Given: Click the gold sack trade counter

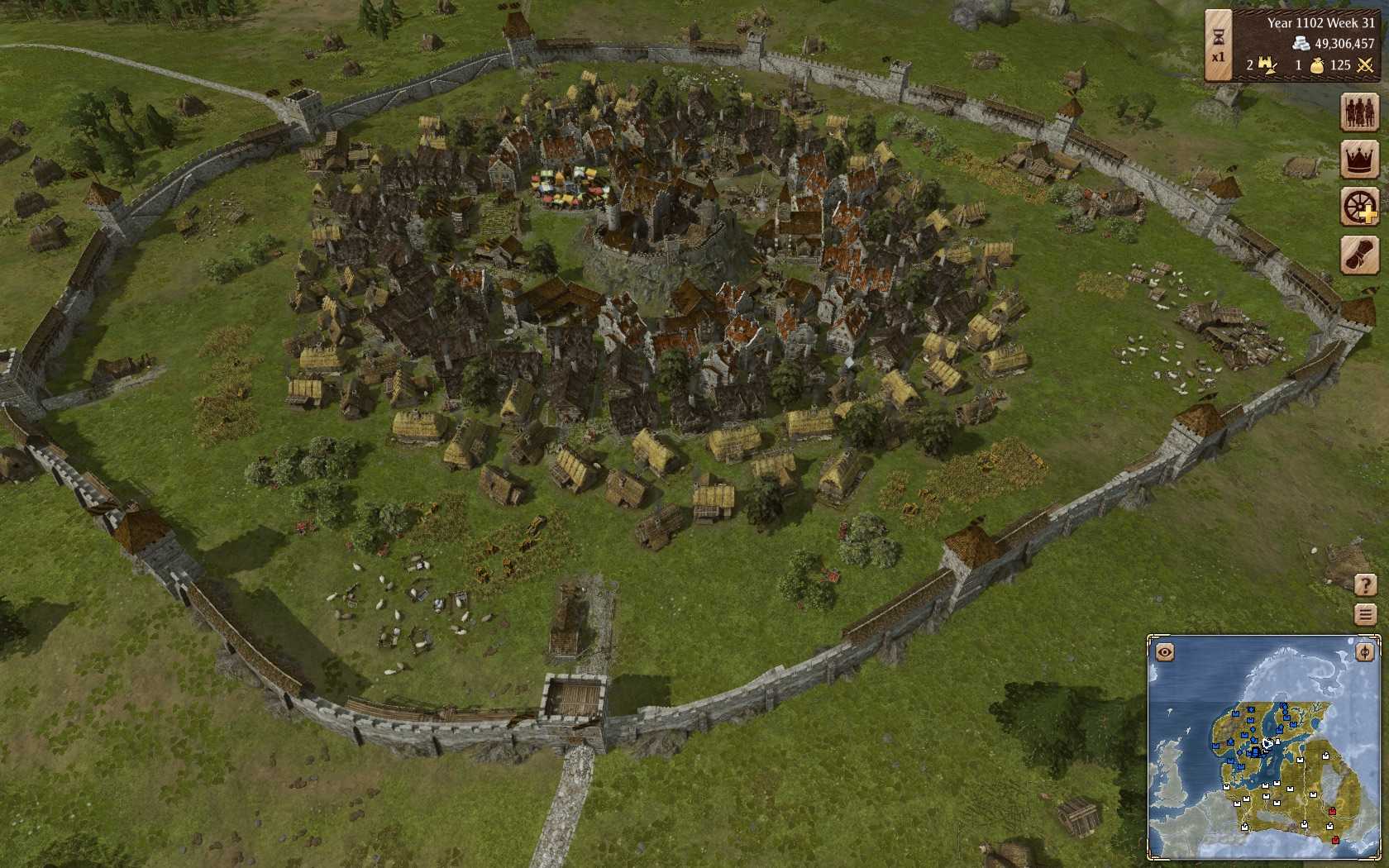Looking at the screenshot, I should 1316,64.
